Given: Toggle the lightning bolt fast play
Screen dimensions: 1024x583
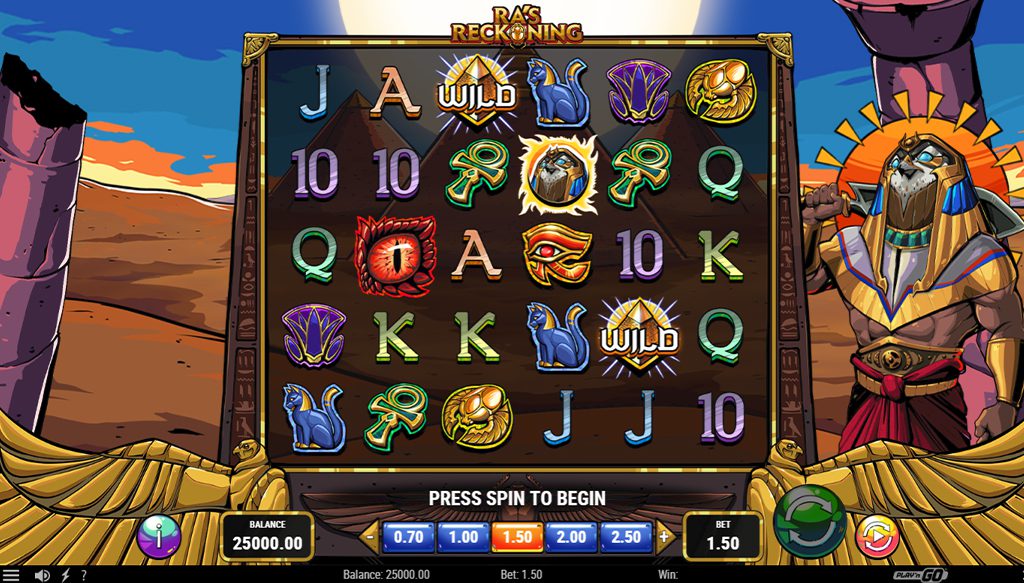Looking at the screenshot, I should click(66, 575).
